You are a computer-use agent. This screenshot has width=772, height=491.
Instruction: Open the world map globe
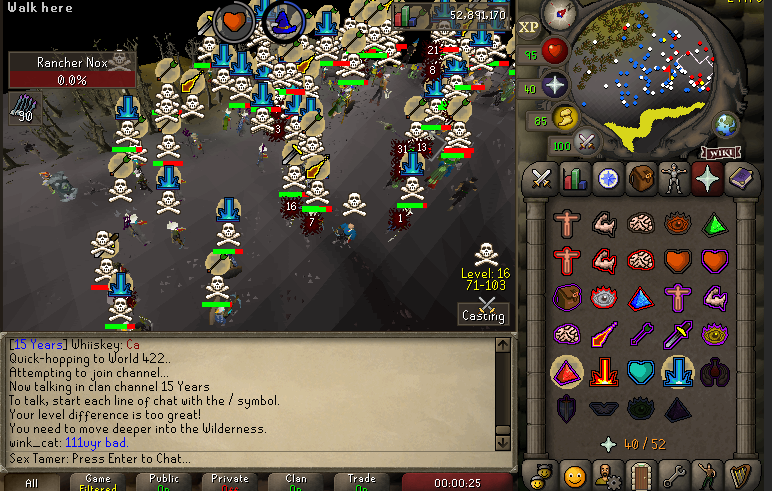726,124
